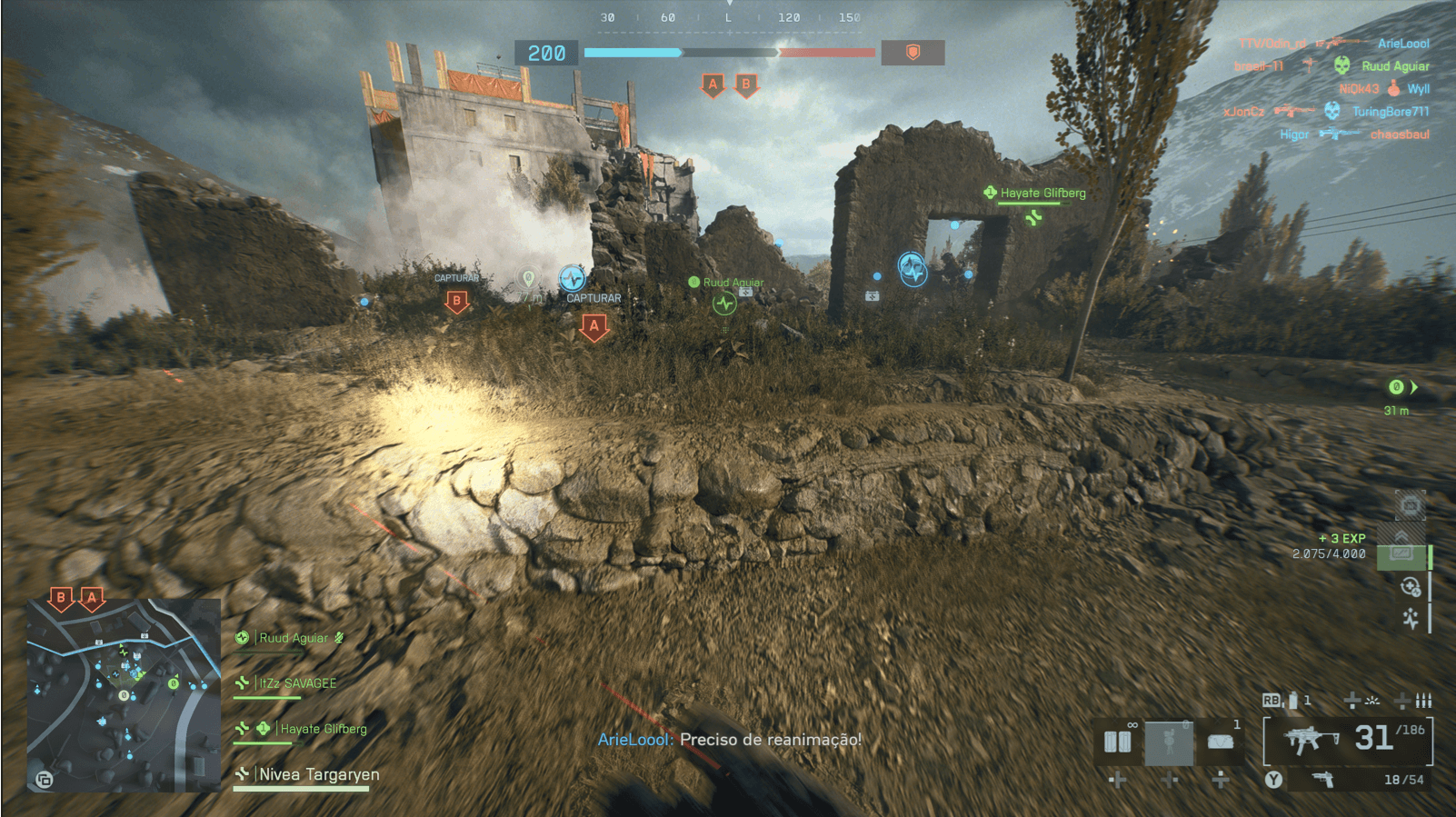Click the TuringBore711 kill feed entry
Screen dimensions: 1456x817
(x=1389, y=112)
